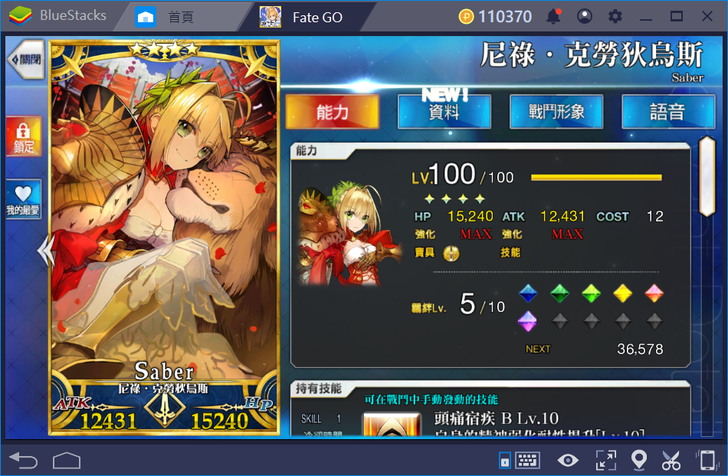
Task: Open the scissors screenshot tool
Action: pos(672,460)
